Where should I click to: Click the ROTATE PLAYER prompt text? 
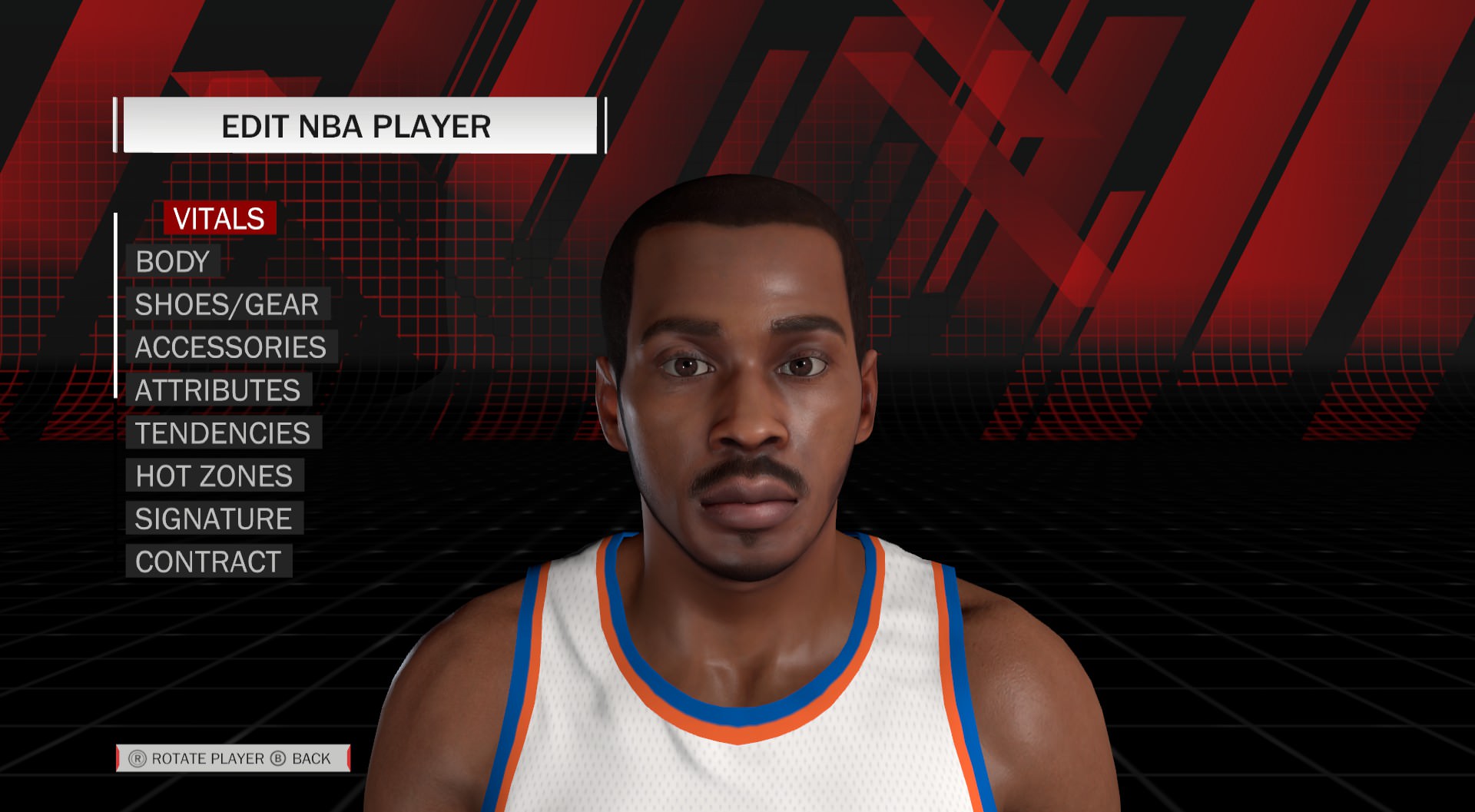[x=208, y=757]
